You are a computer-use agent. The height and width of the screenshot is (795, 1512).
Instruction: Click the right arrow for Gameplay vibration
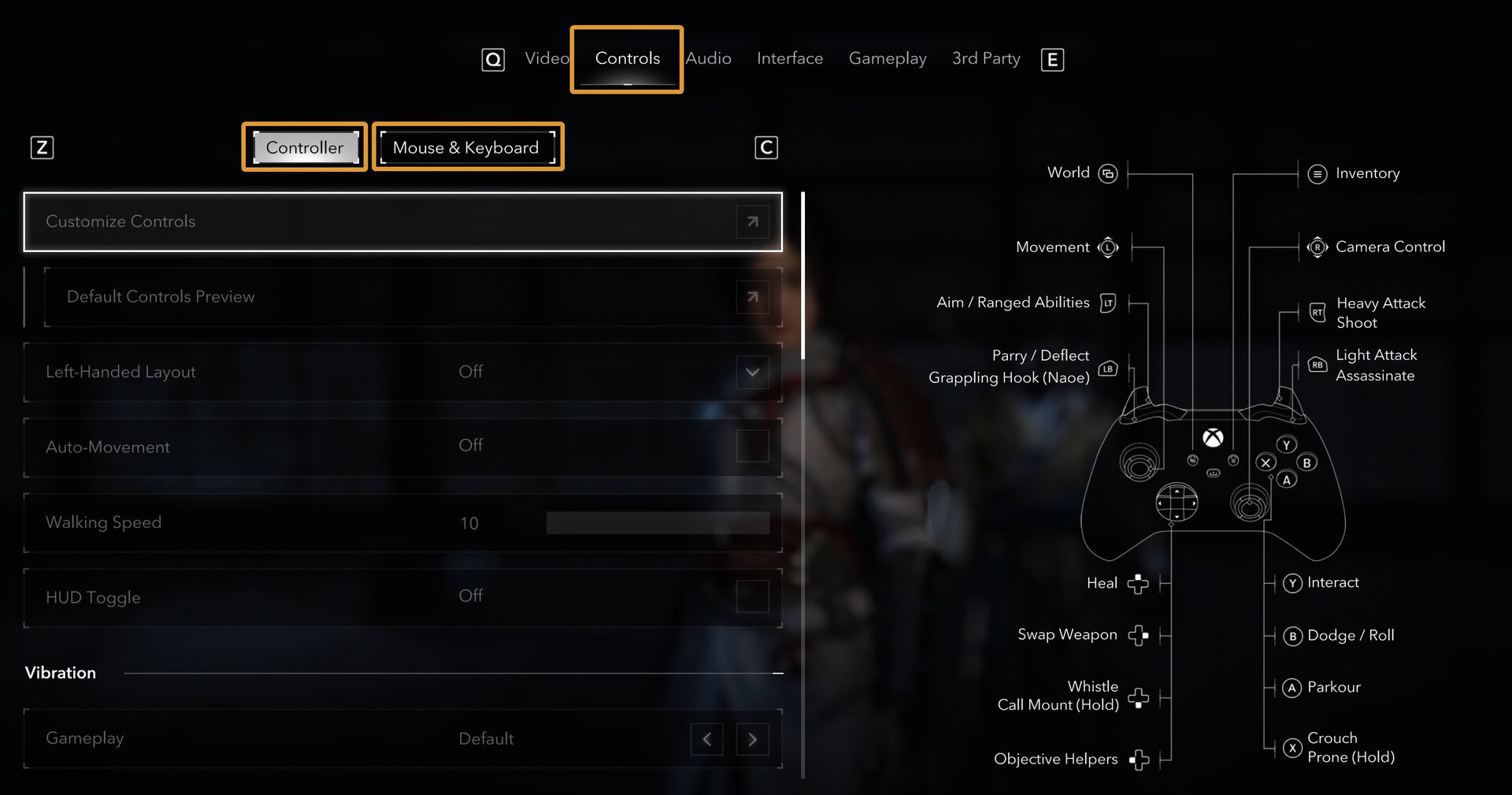[752, 739]
